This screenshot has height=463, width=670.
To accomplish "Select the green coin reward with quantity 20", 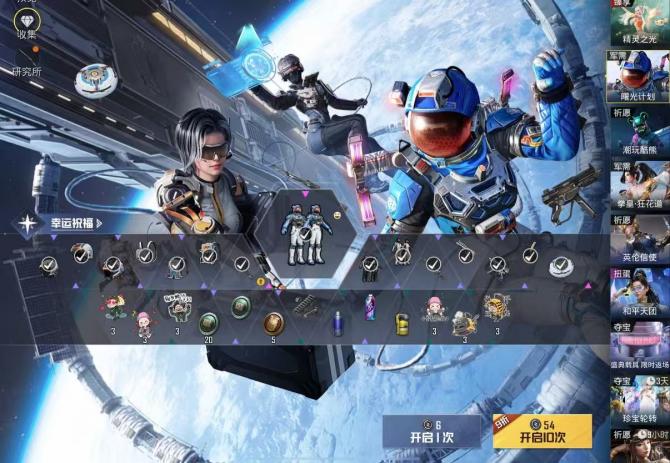I will [208, 322].
